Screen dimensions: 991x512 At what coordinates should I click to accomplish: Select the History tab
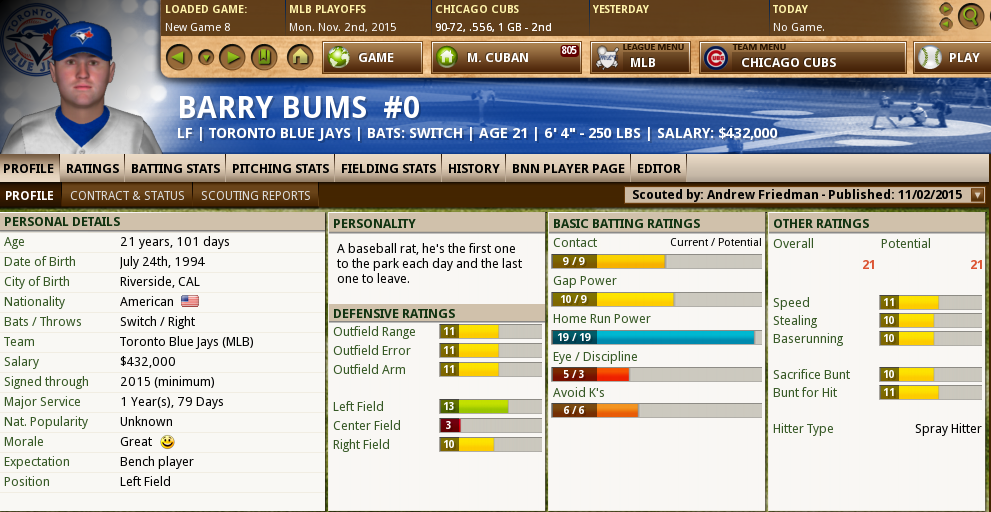[473, 168]
